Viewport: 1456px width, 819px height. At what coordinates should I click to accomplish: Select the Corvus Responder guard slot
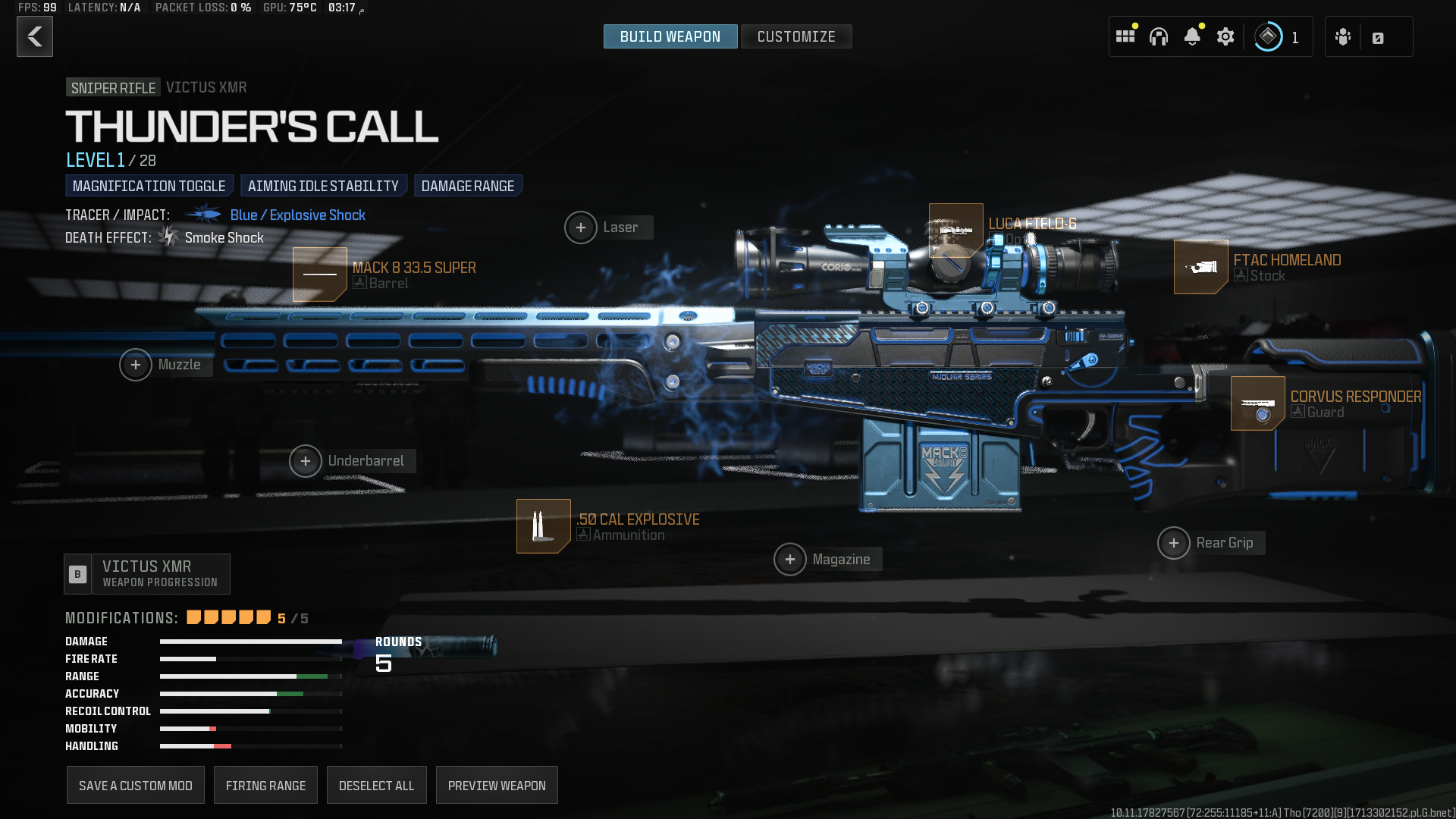tap(1257, 403)
